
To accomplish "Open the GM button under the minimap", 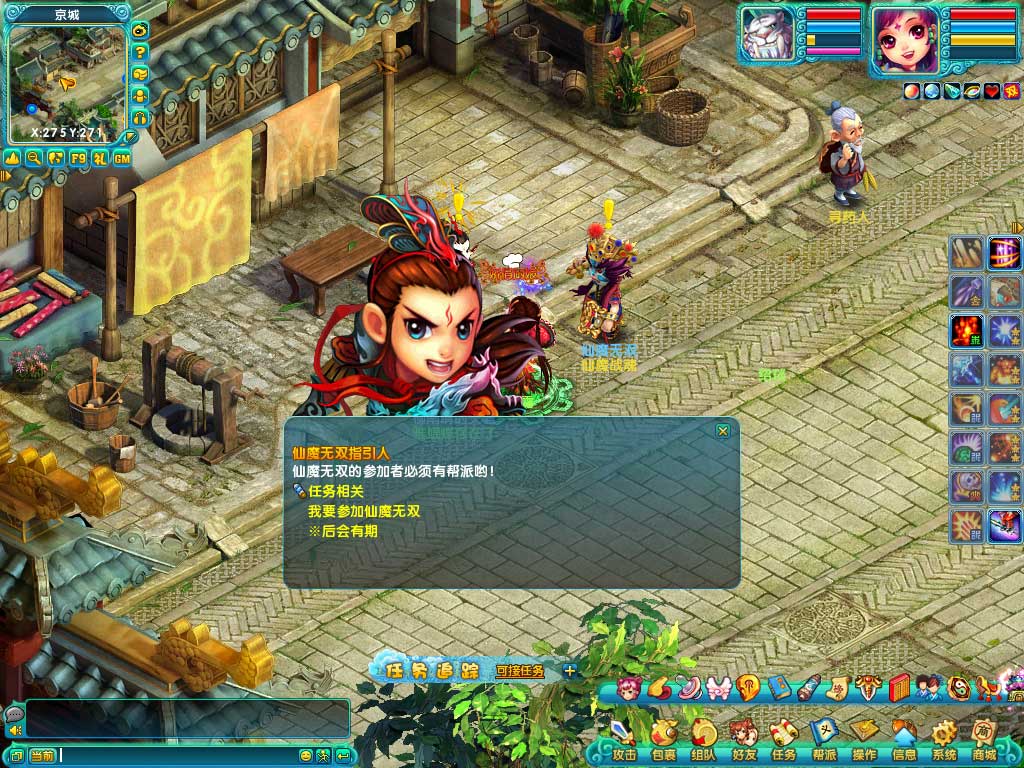I will pyautogui.click(x=122, y=157).
